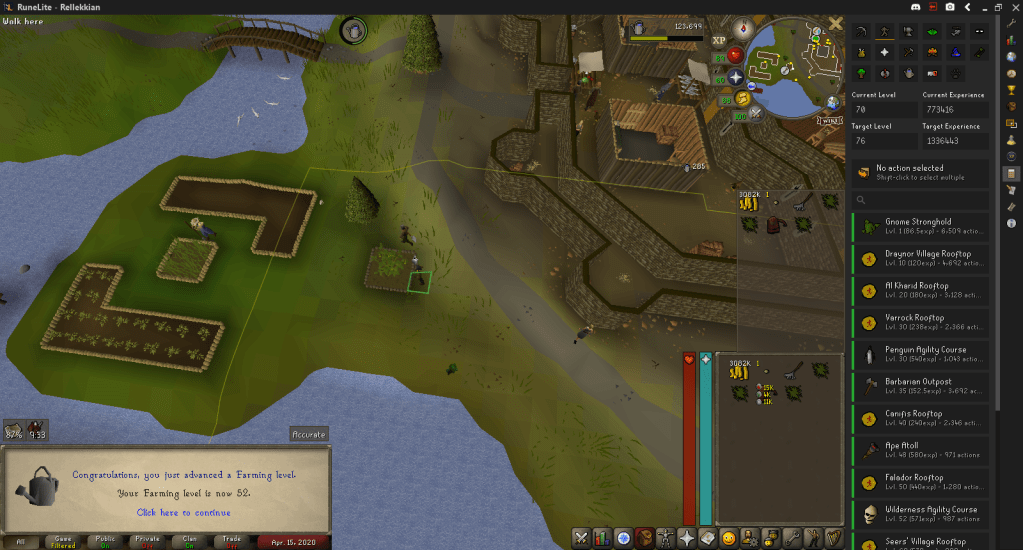Image resolution: width=1023 pixels, height=550 pixels.
Task: Toggle the Private chat tab
Action: [145, 541]
